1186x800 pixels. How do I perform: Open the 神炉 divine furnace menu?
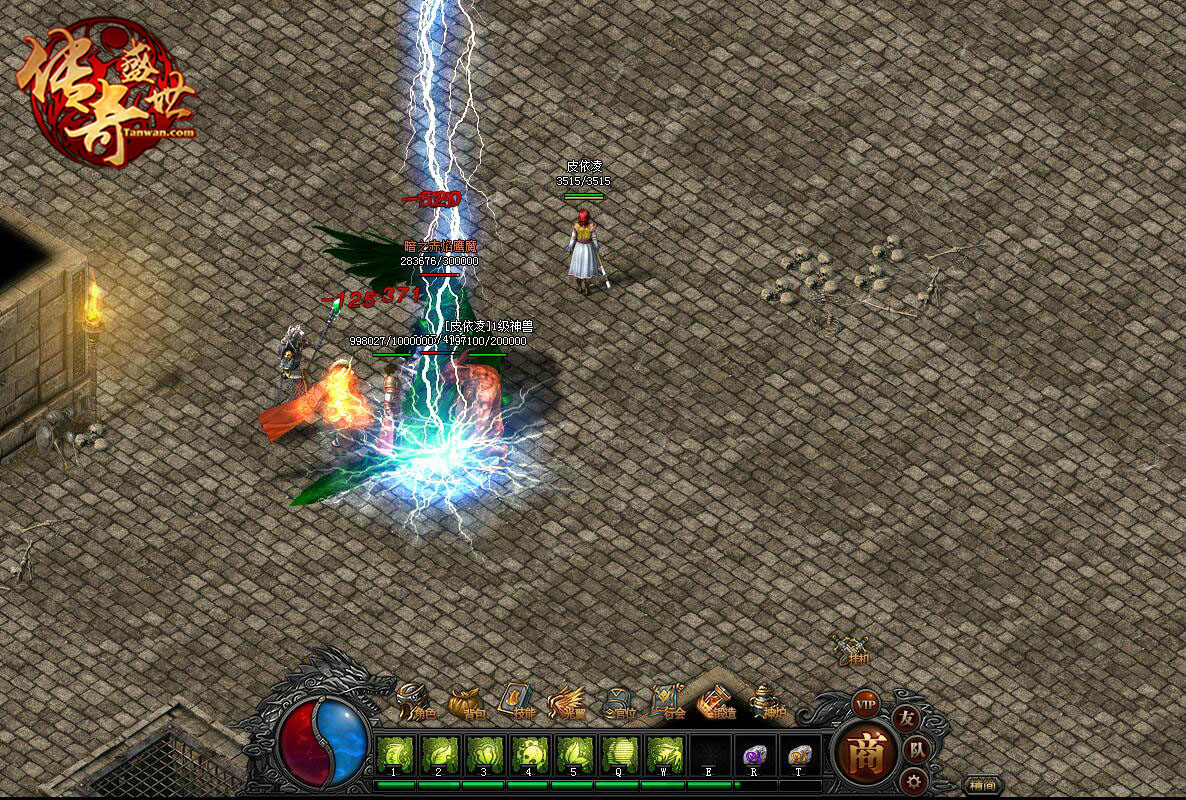(767, 702)
